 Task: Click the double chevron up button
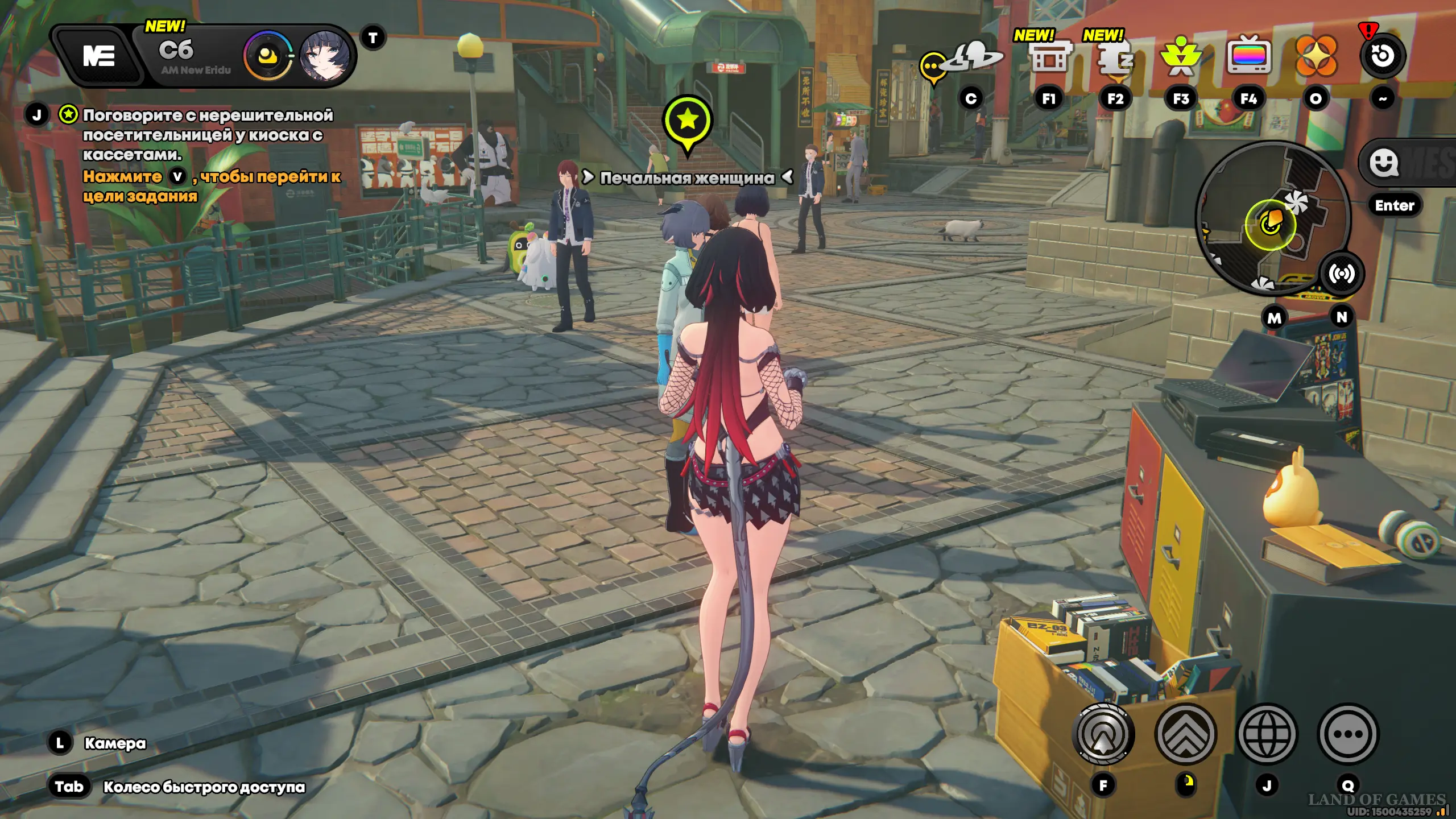pos(1186,734)
